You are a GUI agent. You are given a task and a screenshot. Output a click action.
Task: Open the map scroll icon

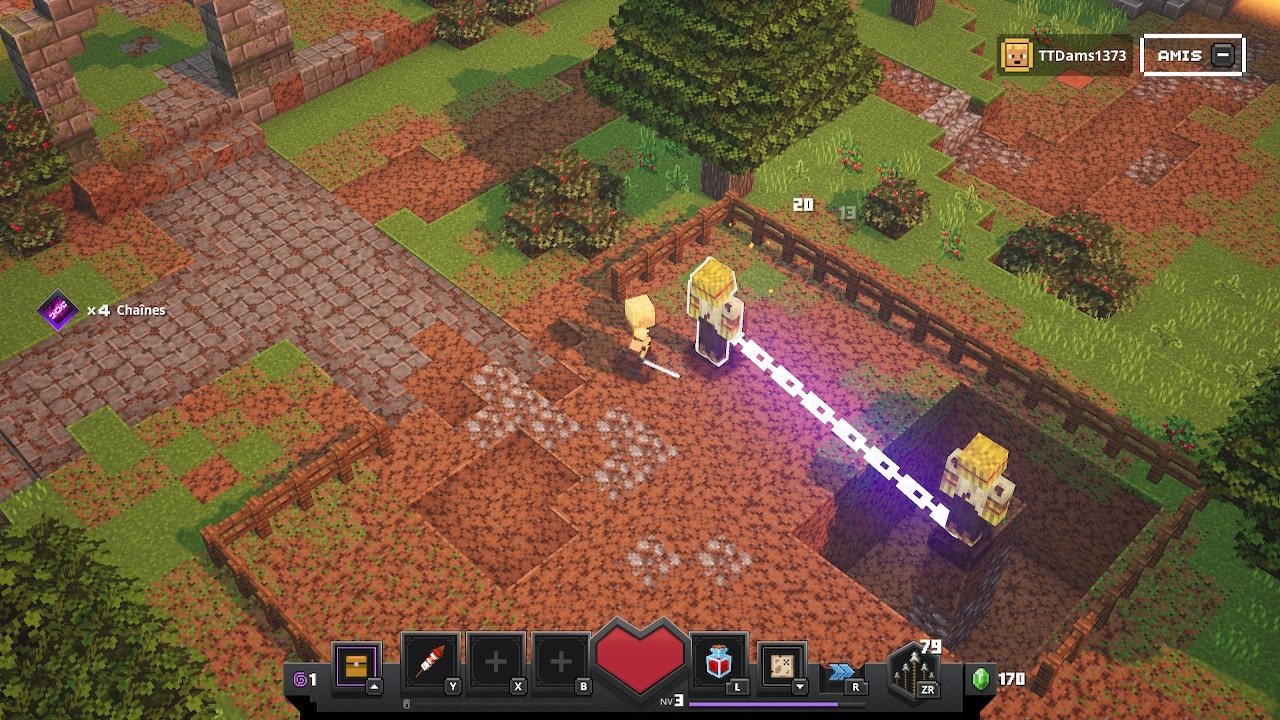coord(782,664)
